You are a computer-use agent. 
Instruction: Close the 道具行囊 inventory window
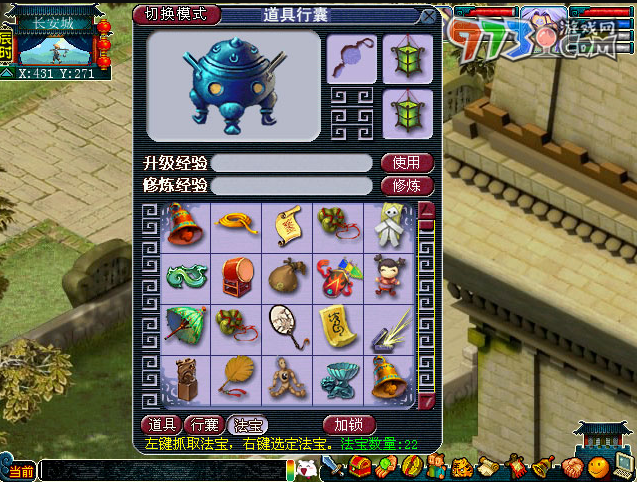(x=428, y=16)
